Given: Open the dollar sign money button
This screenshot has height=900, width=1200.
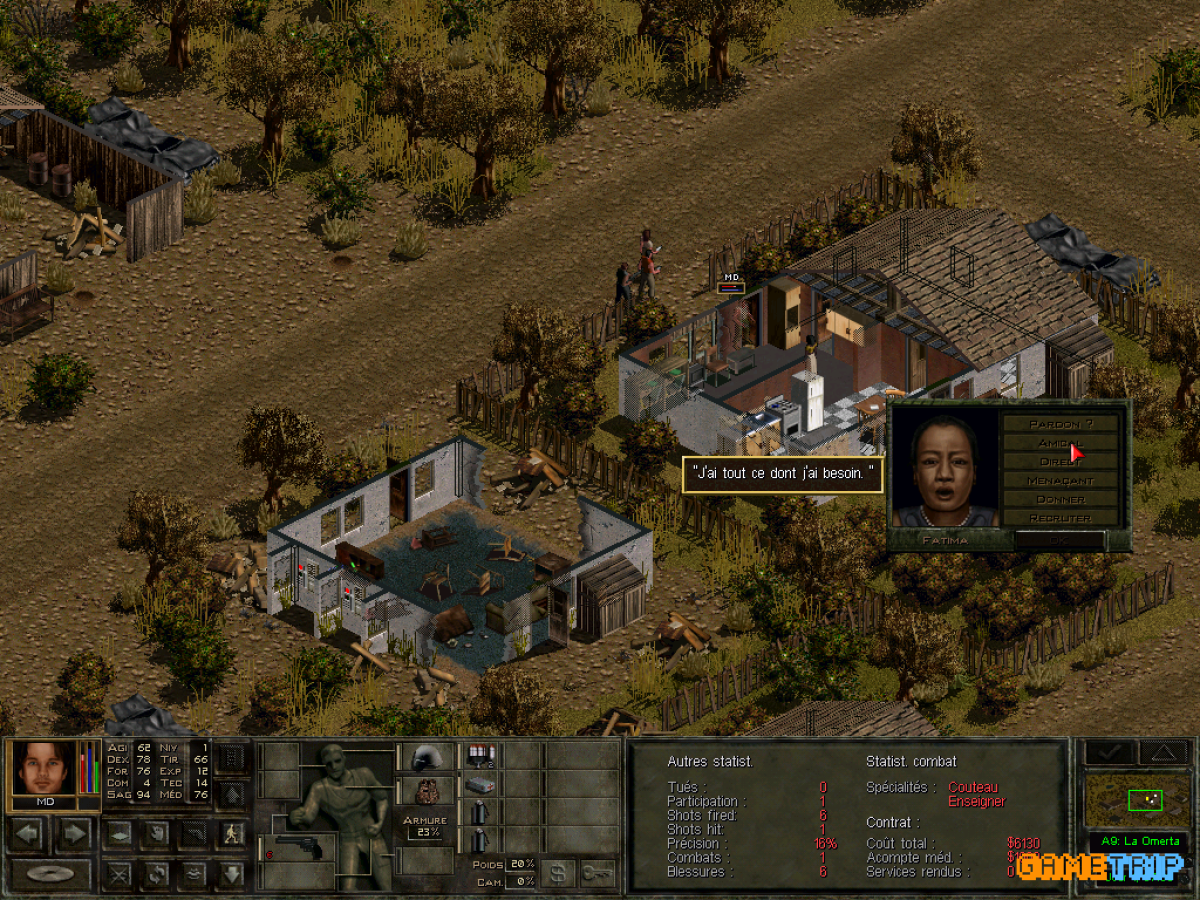Looking at the screenshot, I should tap(558, 873).
